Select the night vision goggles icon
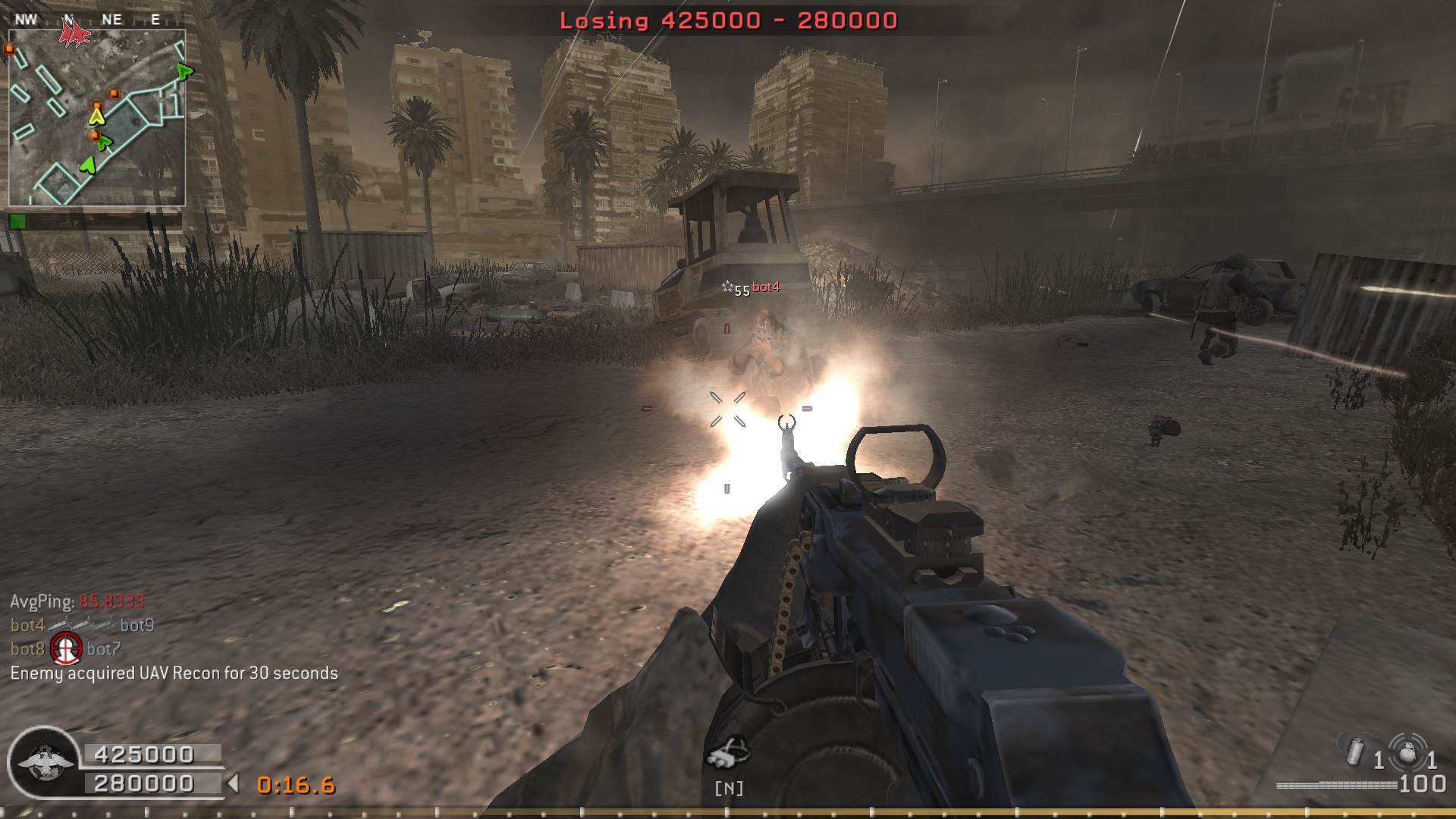Image resolution: width=1456 pixels, height=819 pixels. pos(727,752)
